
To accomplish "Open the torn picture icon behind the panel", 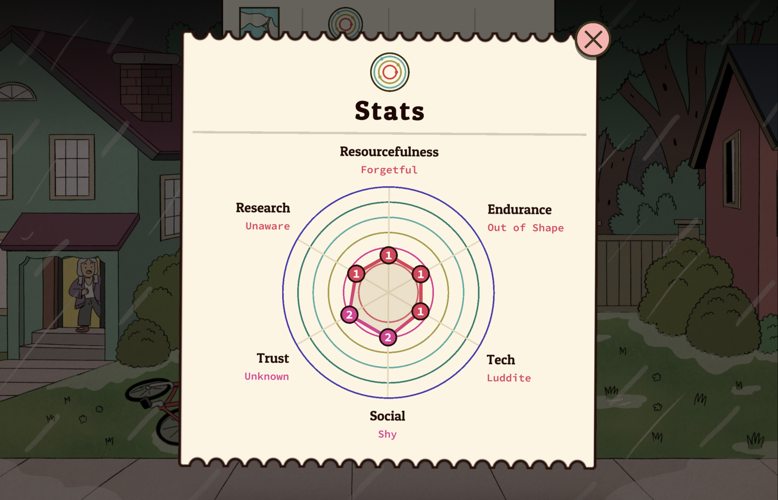I will [259, 21].
